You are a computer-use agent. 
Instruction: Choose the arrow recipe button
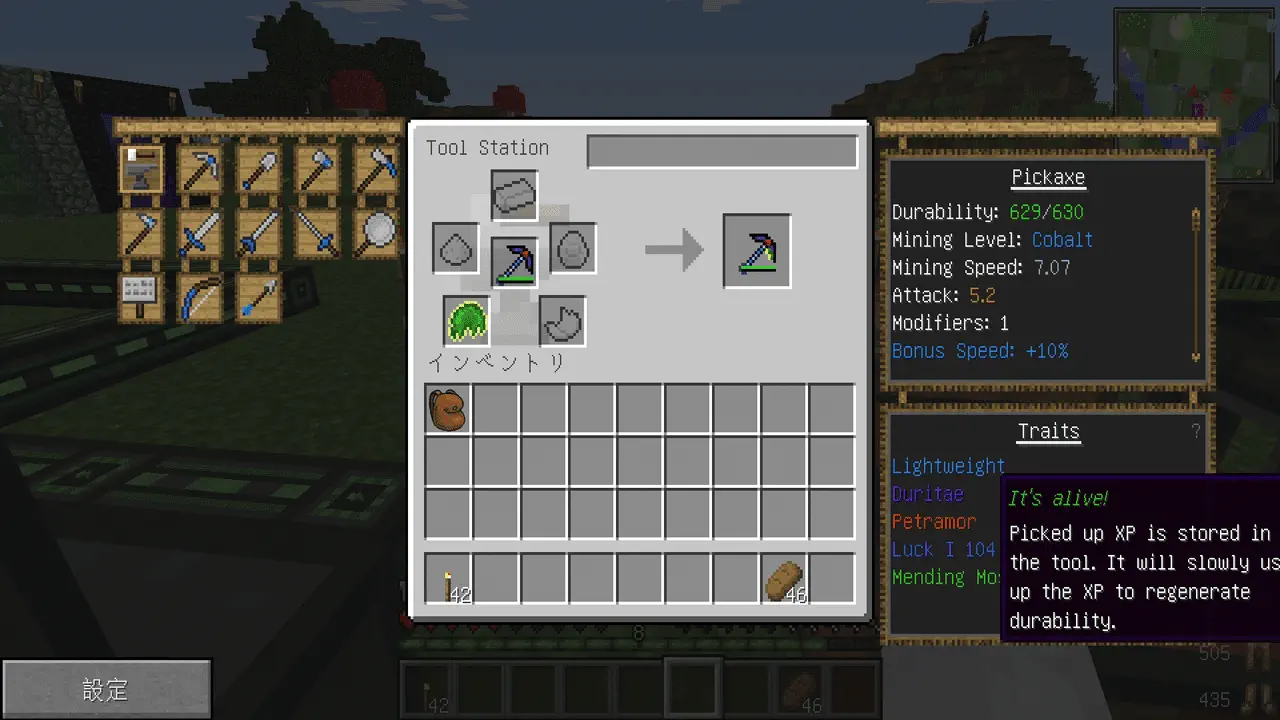(259, 297)
